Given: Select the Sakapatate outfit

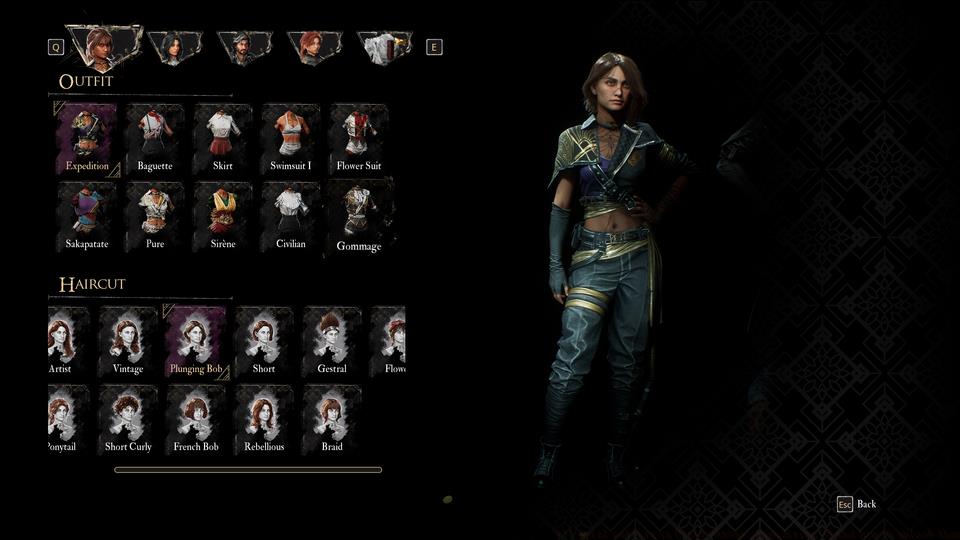Looking at the screenshot, I should [87, 217].
